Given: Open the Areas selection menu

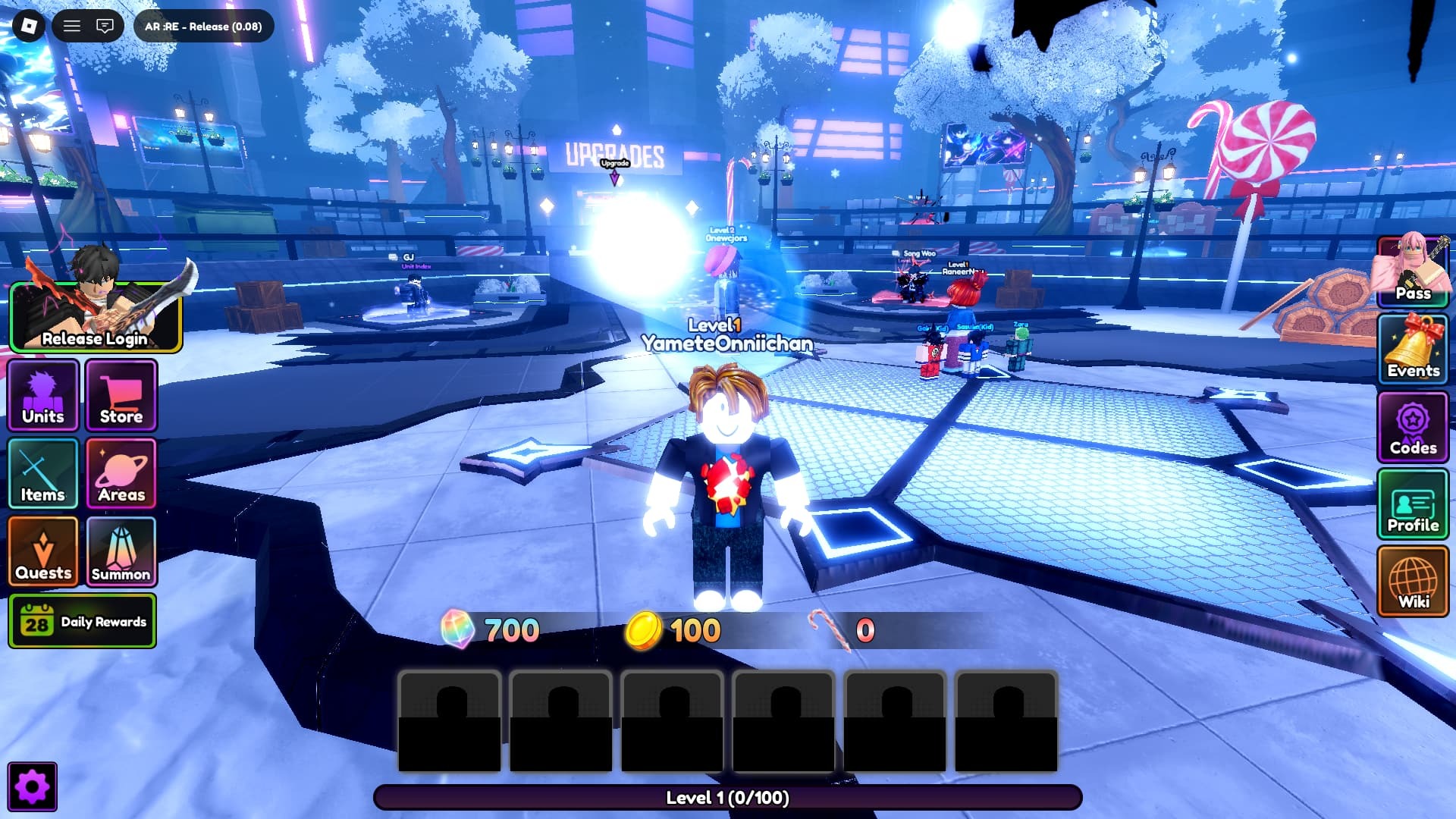Looking at the screenshot, I should 121,473.
